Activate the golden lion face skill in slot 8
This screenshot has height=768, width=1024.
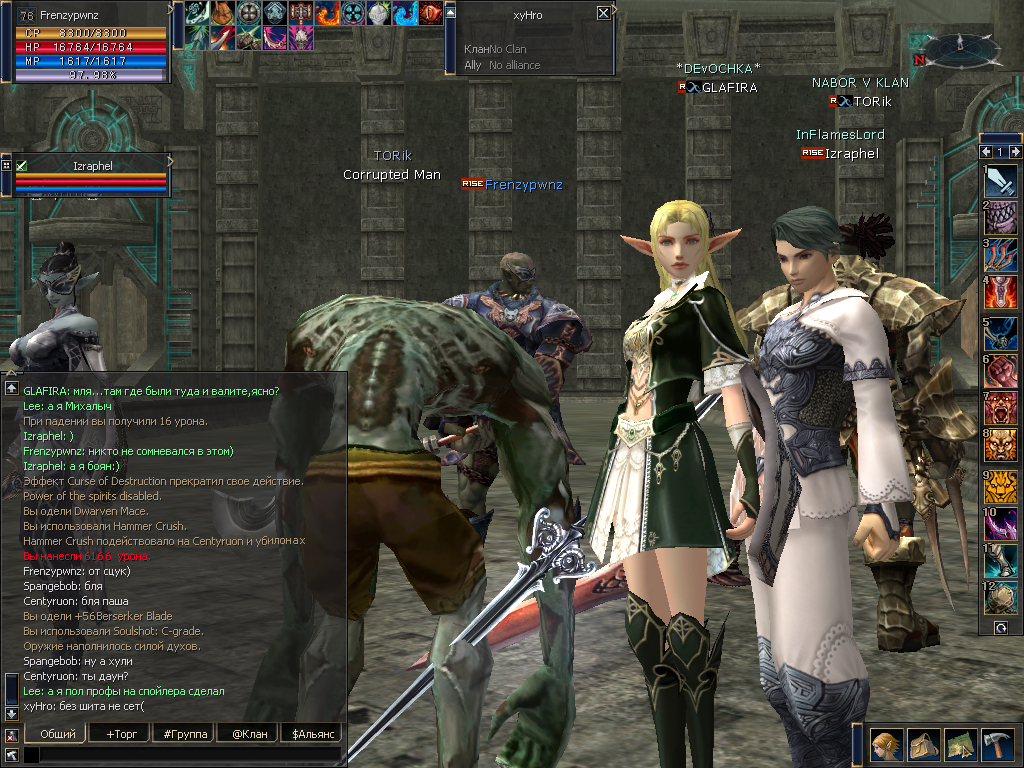[1001, 447]
